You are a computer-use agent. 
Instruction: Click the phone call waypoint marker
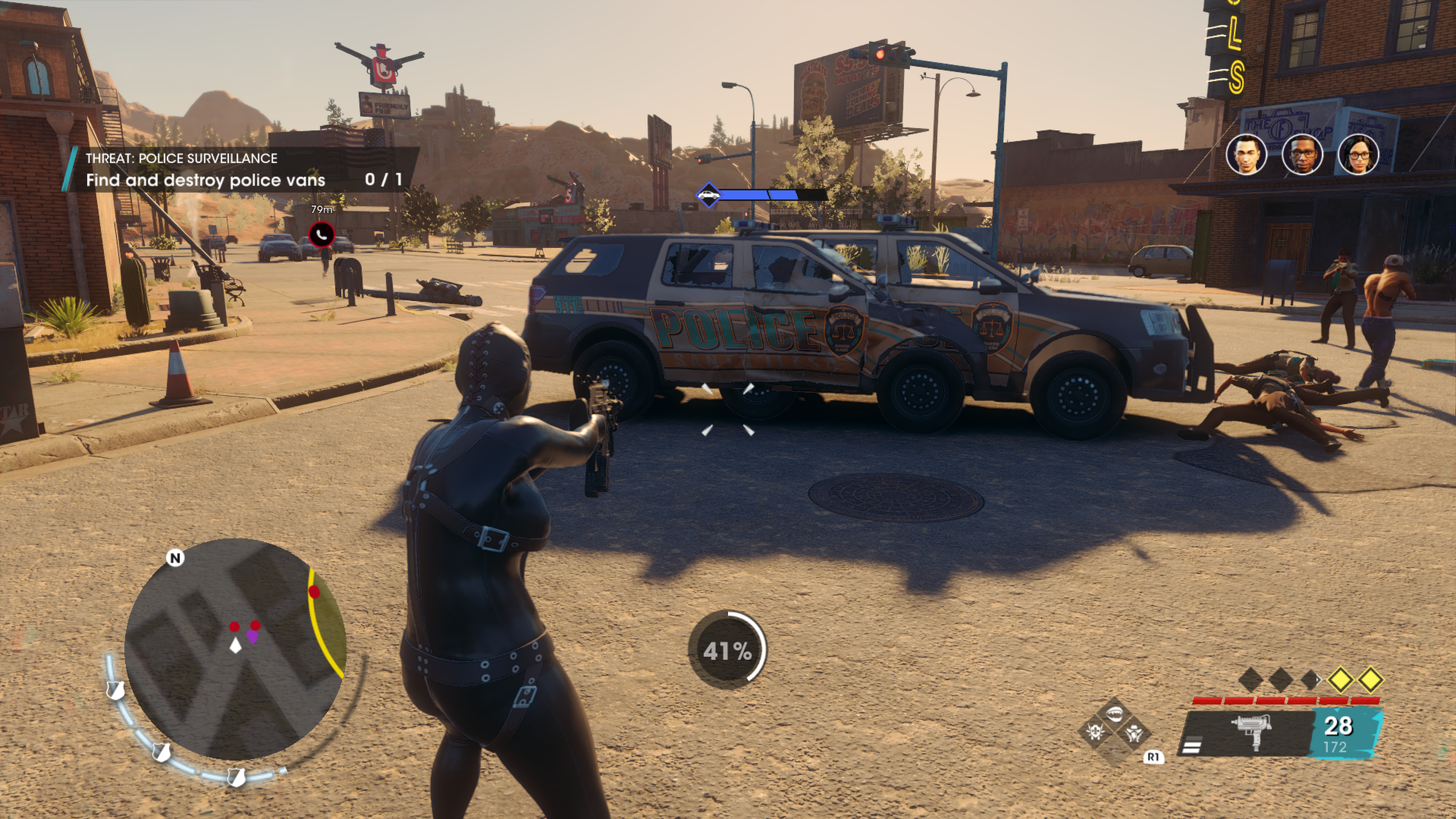322,235
